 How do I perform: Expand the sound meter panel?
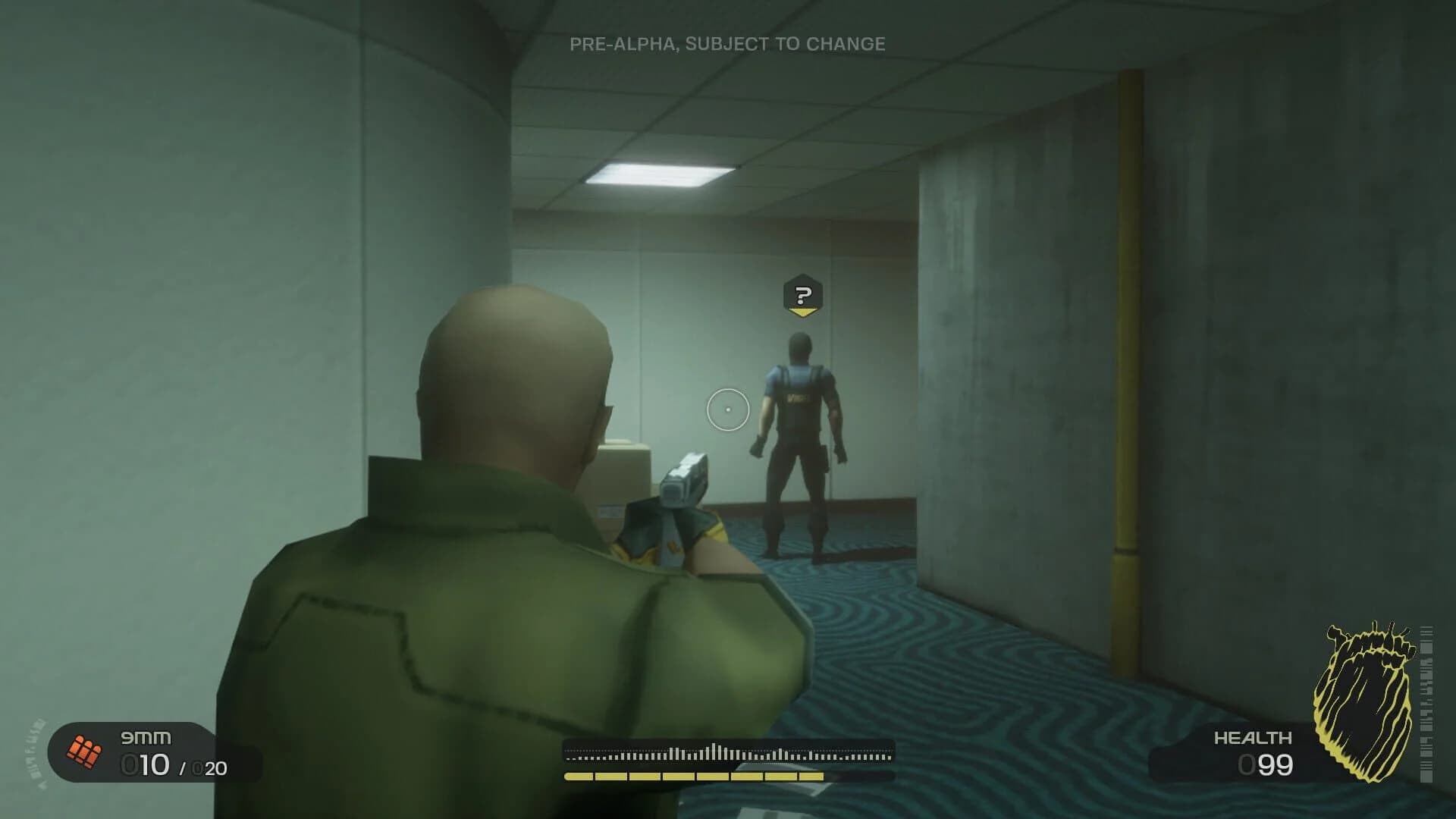pyautogui.click(x=728, y=758)
